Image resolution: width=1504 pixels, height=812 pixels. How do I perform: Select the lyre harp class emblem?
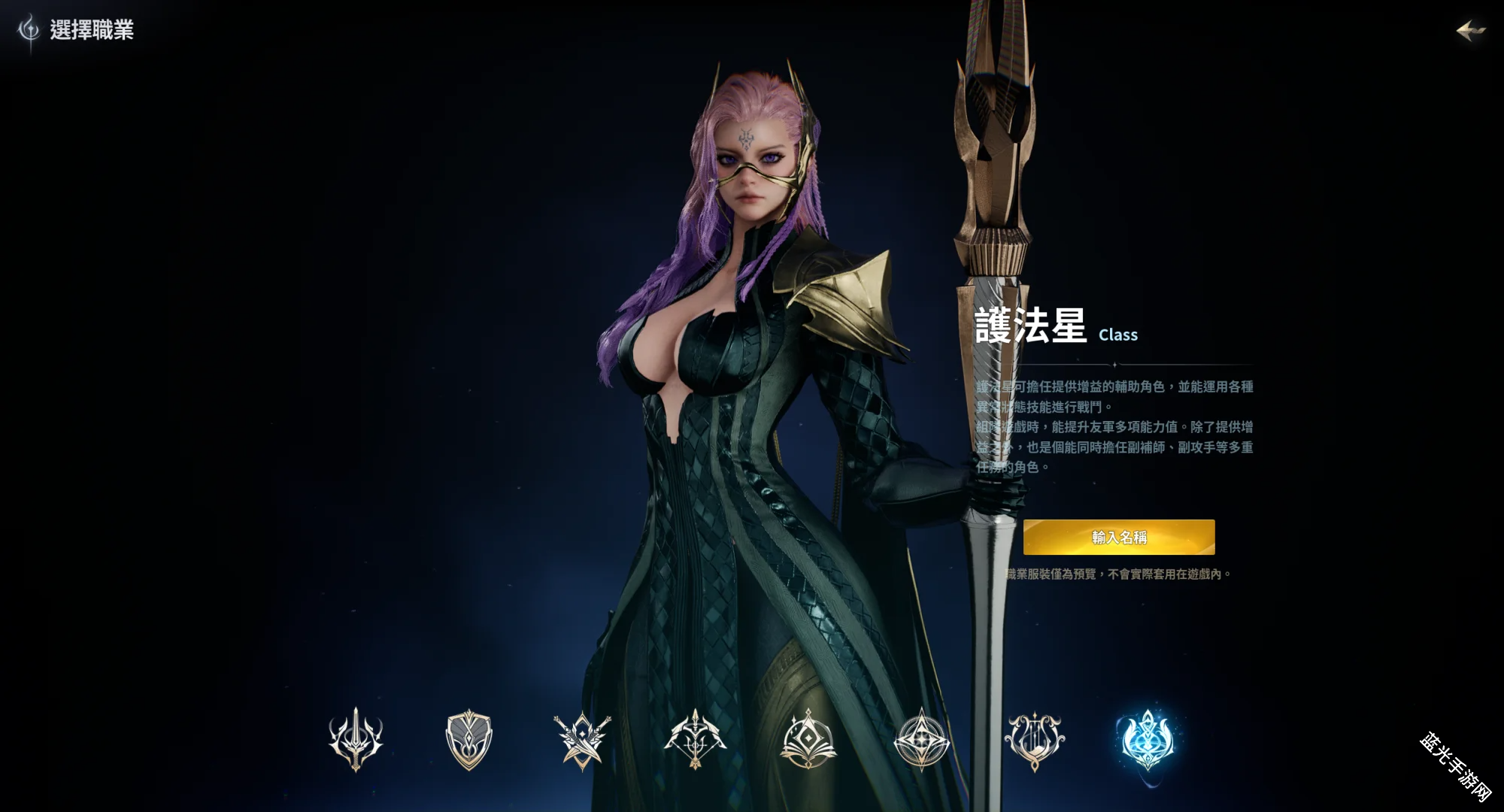click(x=1035, y=739)
